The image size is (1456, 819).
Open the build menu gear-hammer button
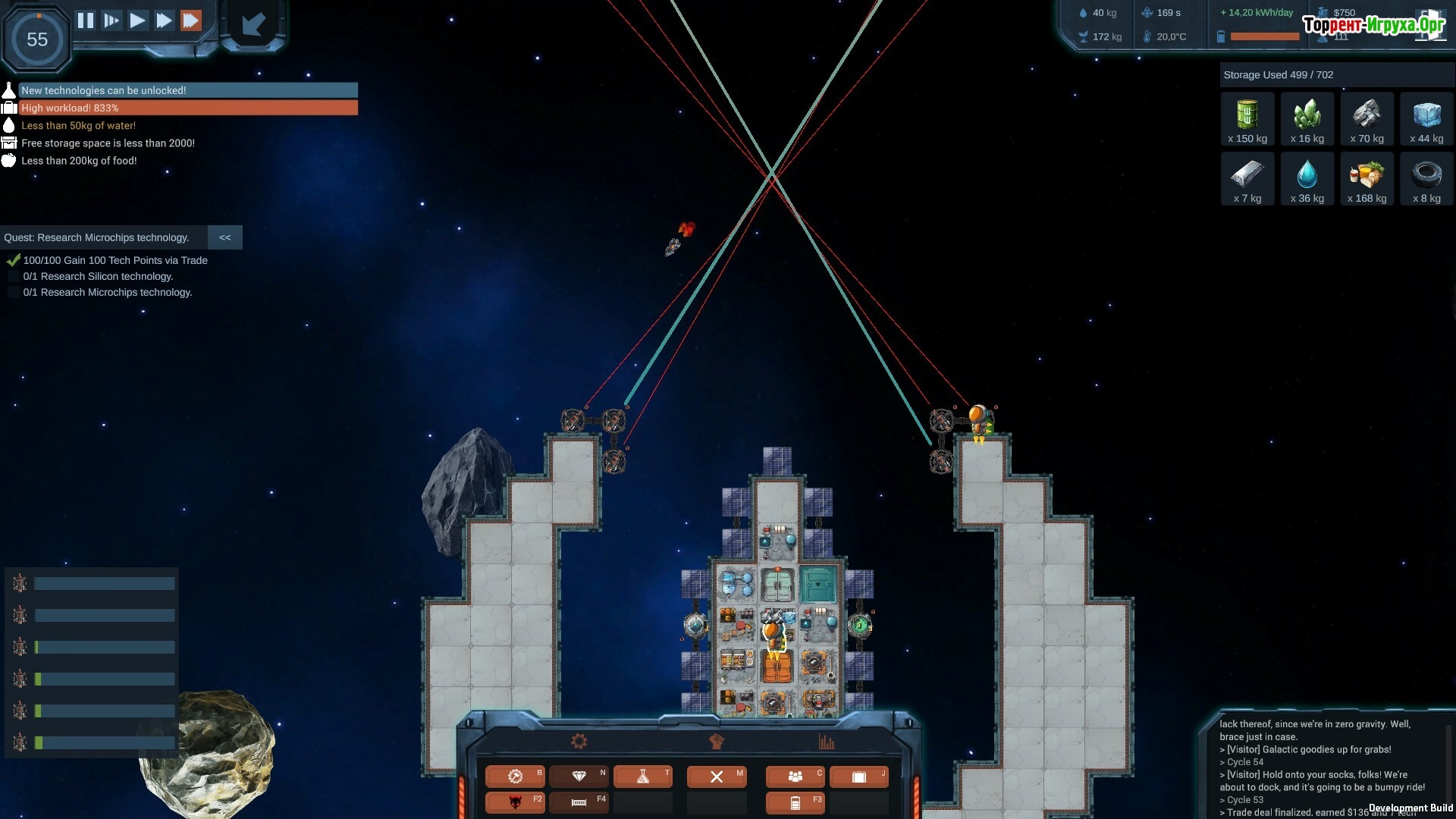(516, 776)
